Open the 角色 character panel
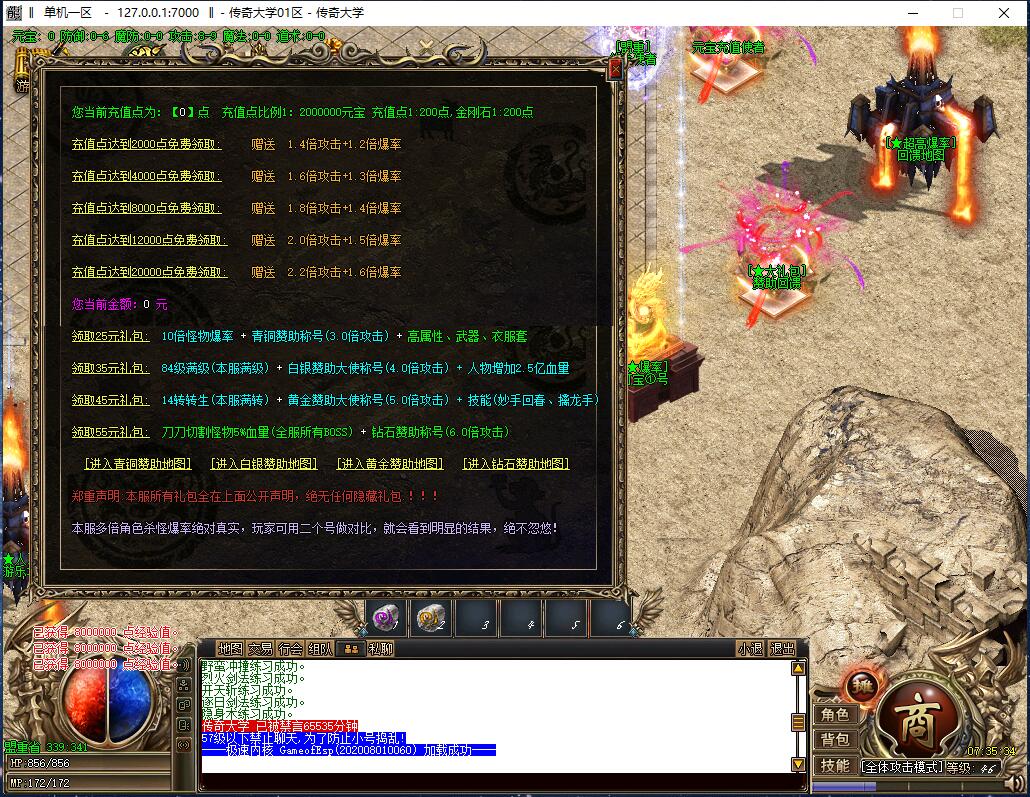 (835, 715)
